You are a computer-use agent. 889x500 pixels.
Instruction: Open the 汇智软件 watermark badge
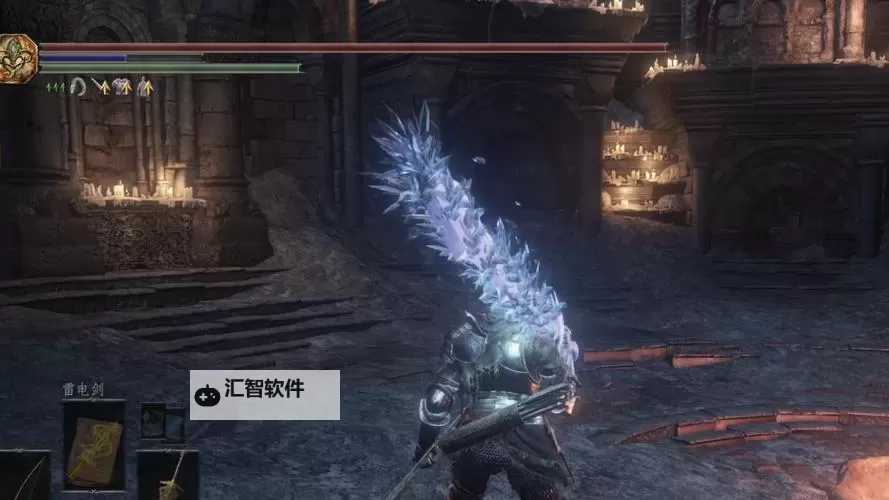click(264, 394)
